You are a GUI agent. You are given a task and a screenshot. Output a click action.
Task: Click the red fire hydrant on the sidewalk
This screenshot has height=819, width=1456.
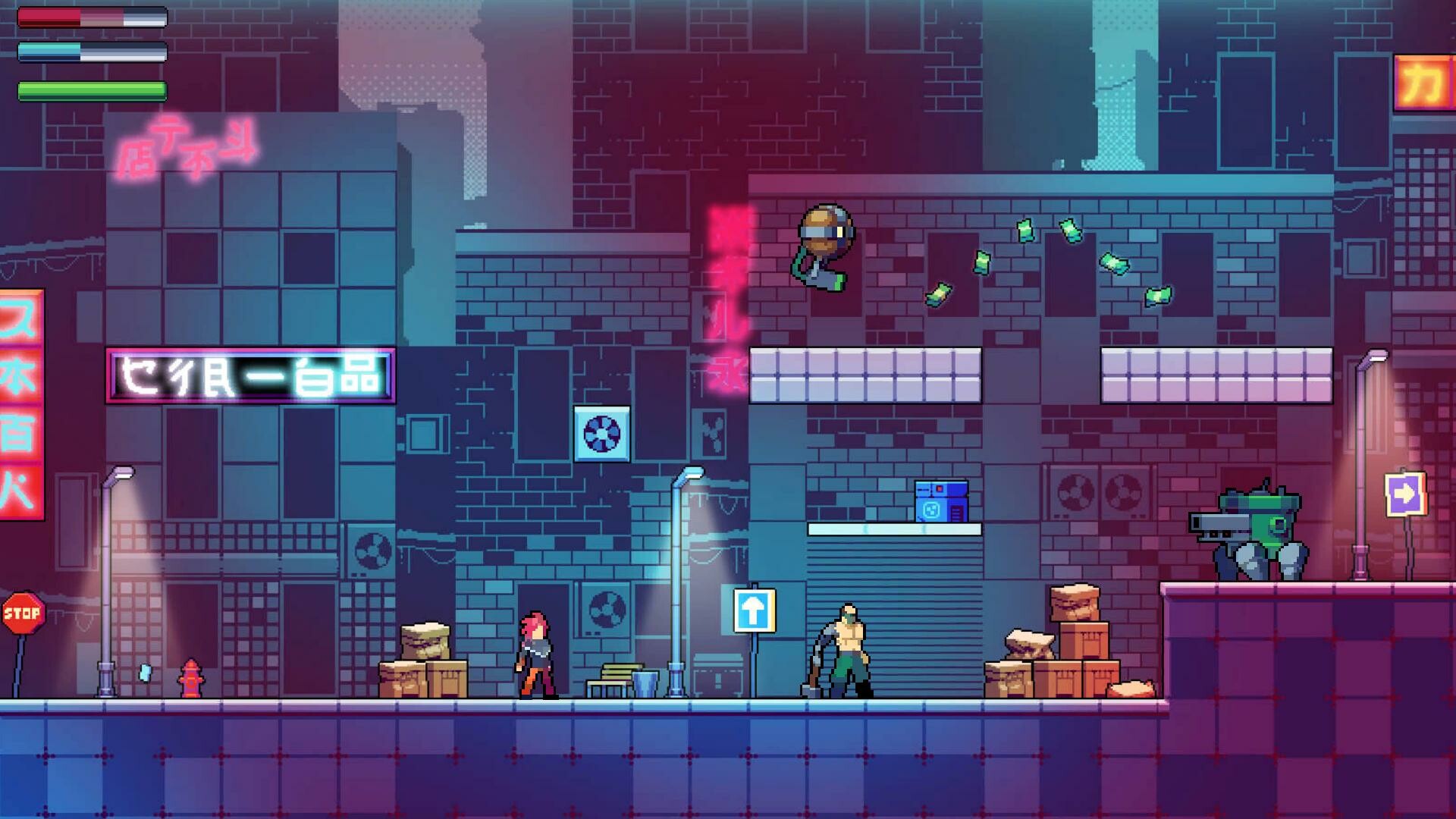tap(191, 675)
